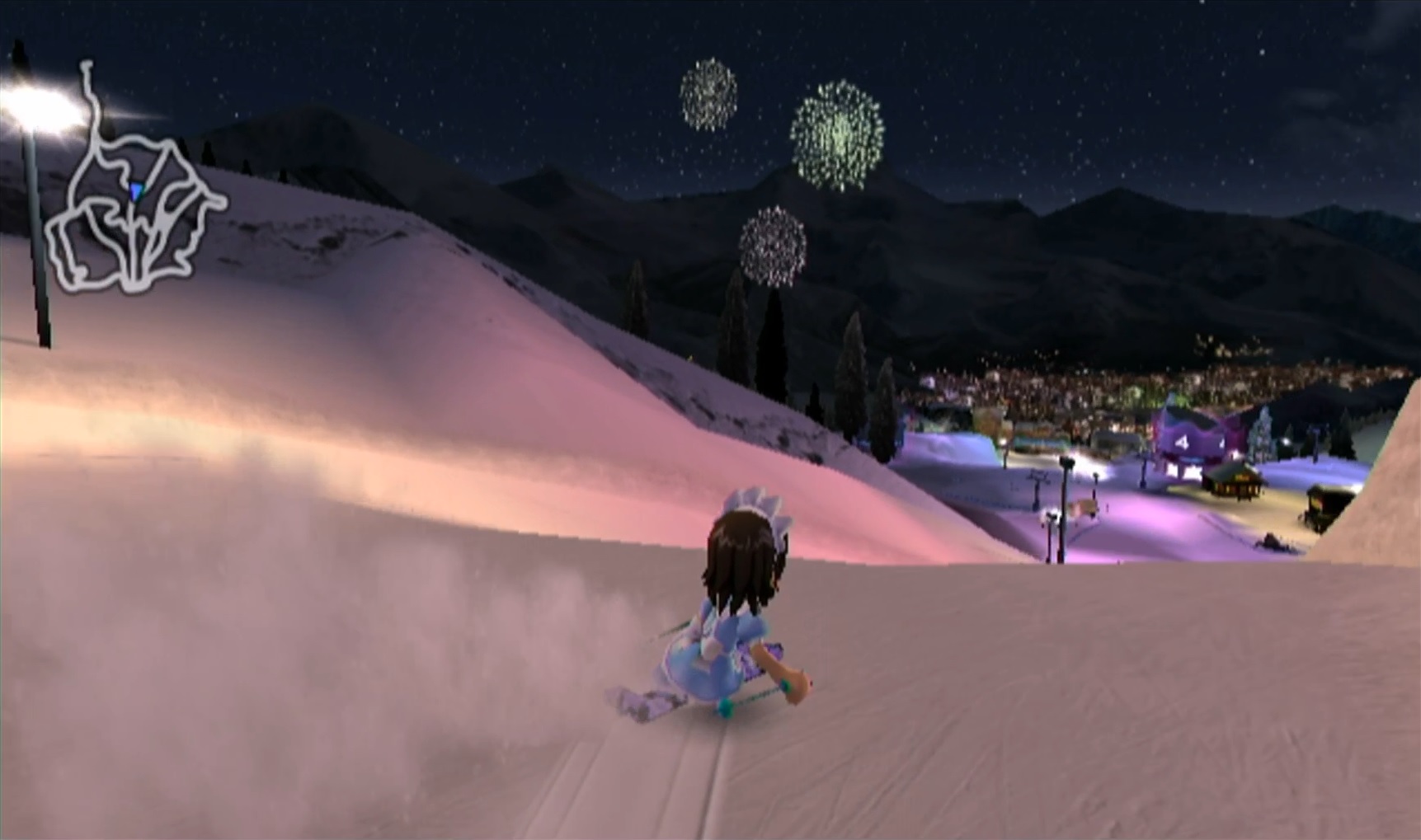The image size is (1421, 840).
Task: Click the lowest firework above the mountain ridge
Action: (x=774, y=243)
